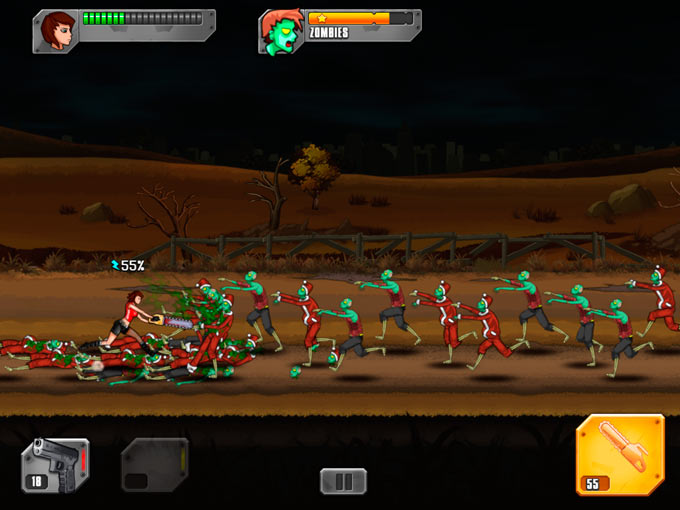Pause the game with the pause button

pos(343,481)
